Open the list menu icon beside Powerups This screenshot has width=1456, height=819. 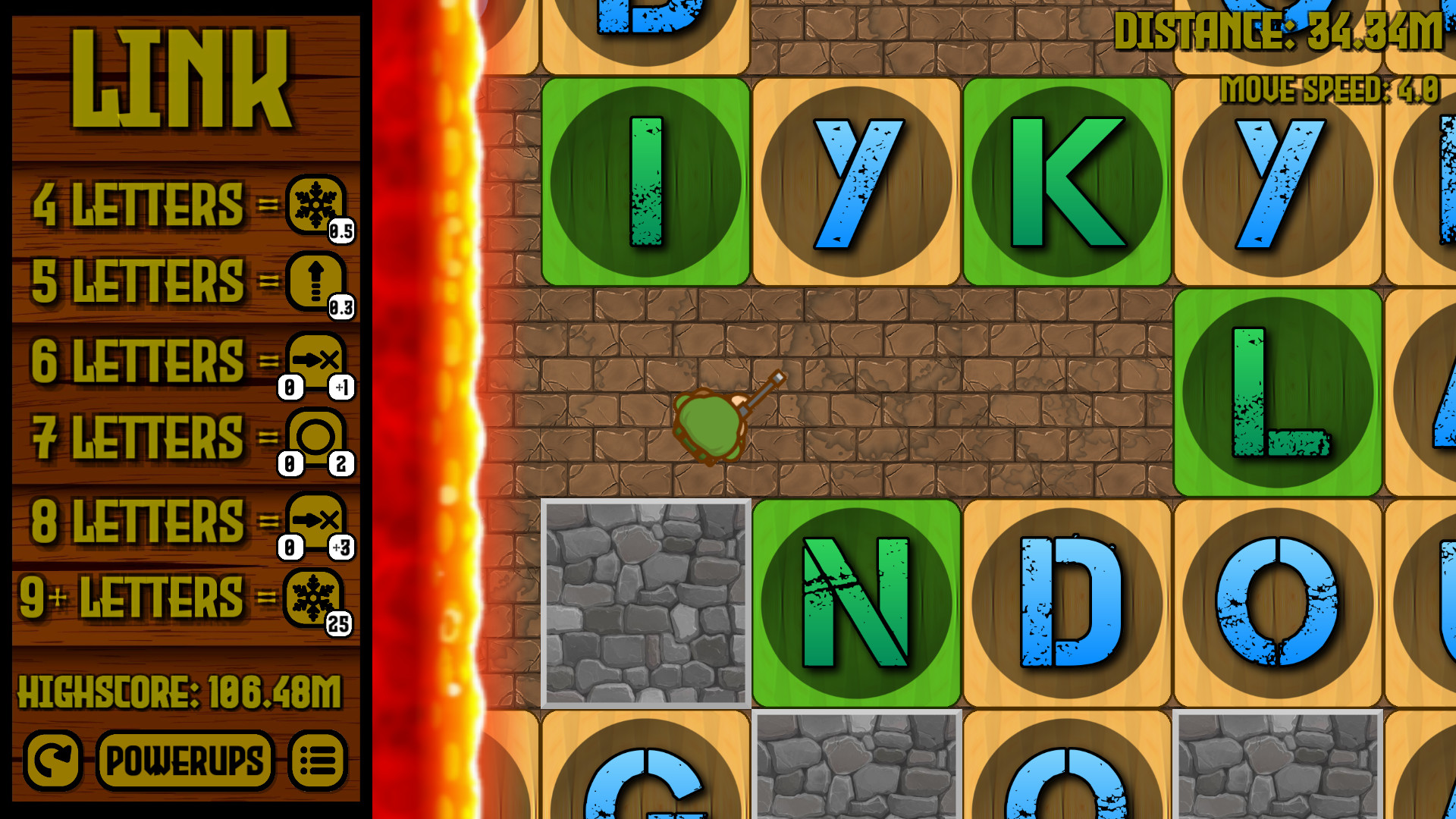point(318,761)
